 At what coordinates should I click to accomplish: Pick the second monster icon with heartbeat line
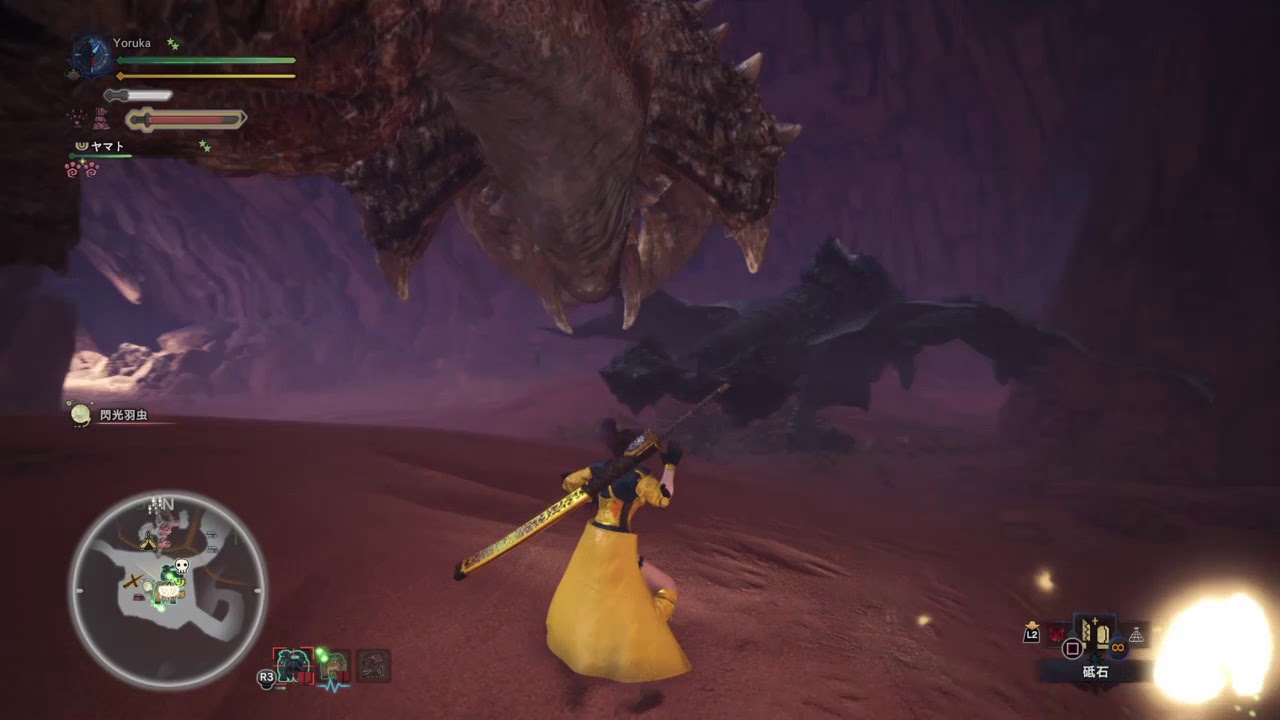pyautogui.click(x=334, y=667)
